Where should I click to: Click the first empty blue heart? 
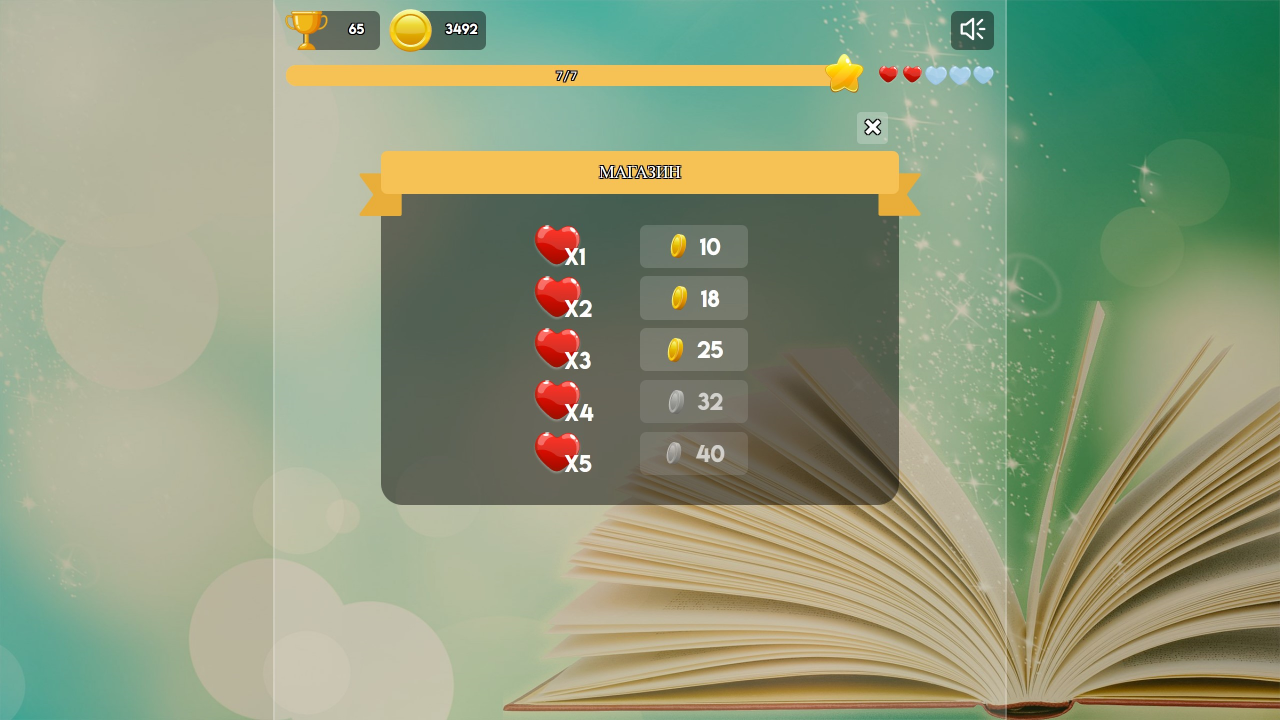pos(937,73)
